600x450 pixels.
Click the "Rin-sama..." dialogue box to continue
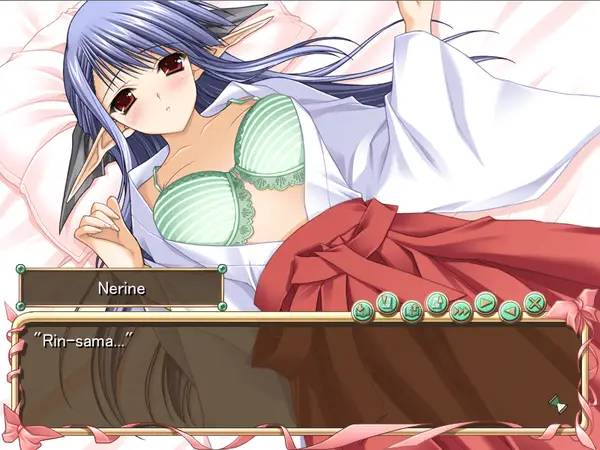coord(300,375)
